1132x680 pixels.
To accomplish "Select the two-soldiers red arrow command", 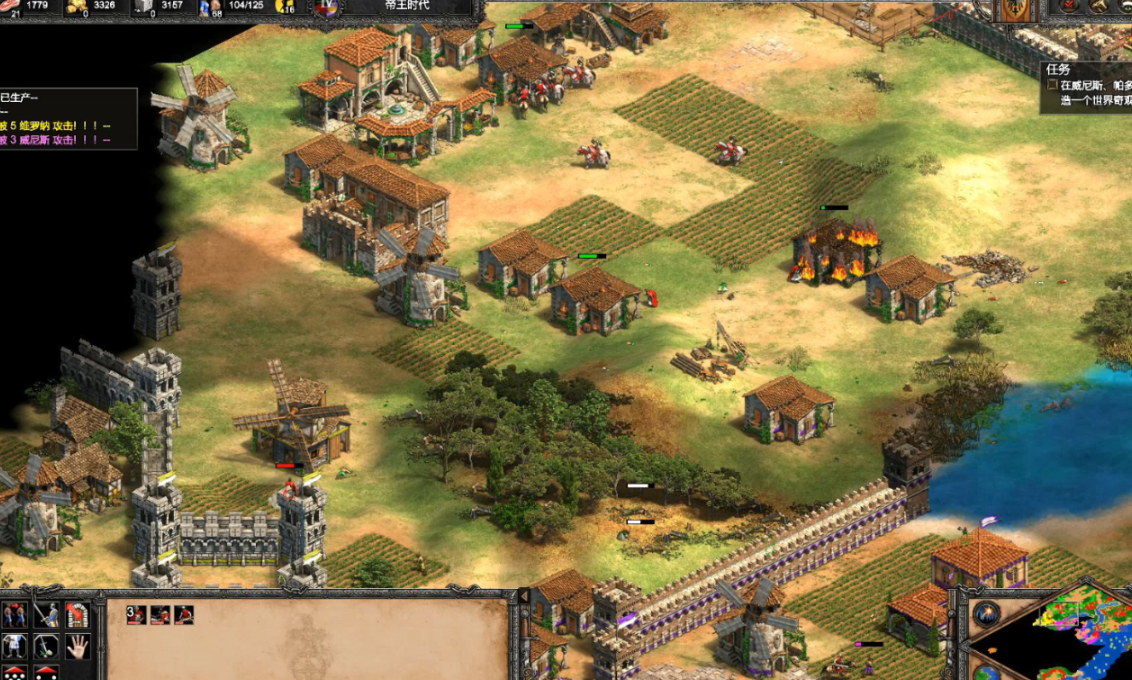I will click(x=14, y=615).
